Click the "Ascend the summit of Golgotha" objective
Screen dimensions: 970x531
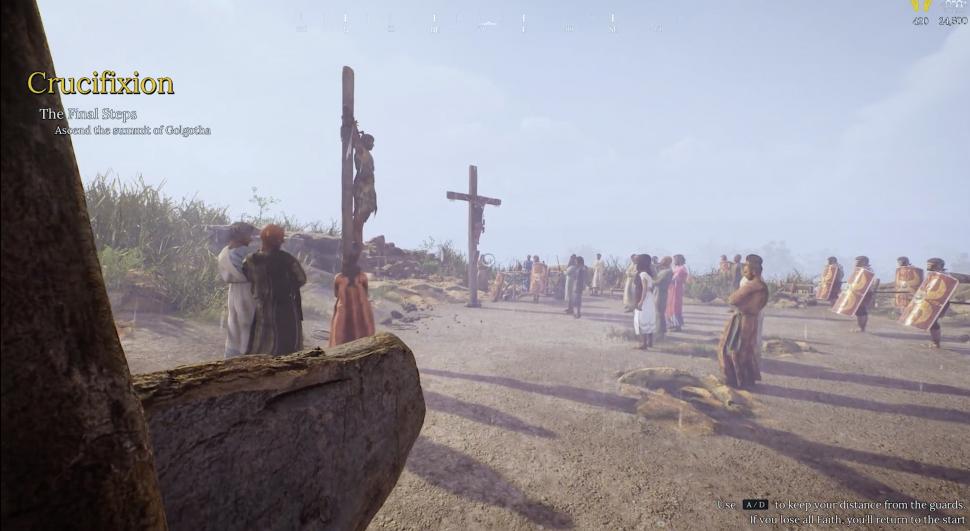[132, 131]
